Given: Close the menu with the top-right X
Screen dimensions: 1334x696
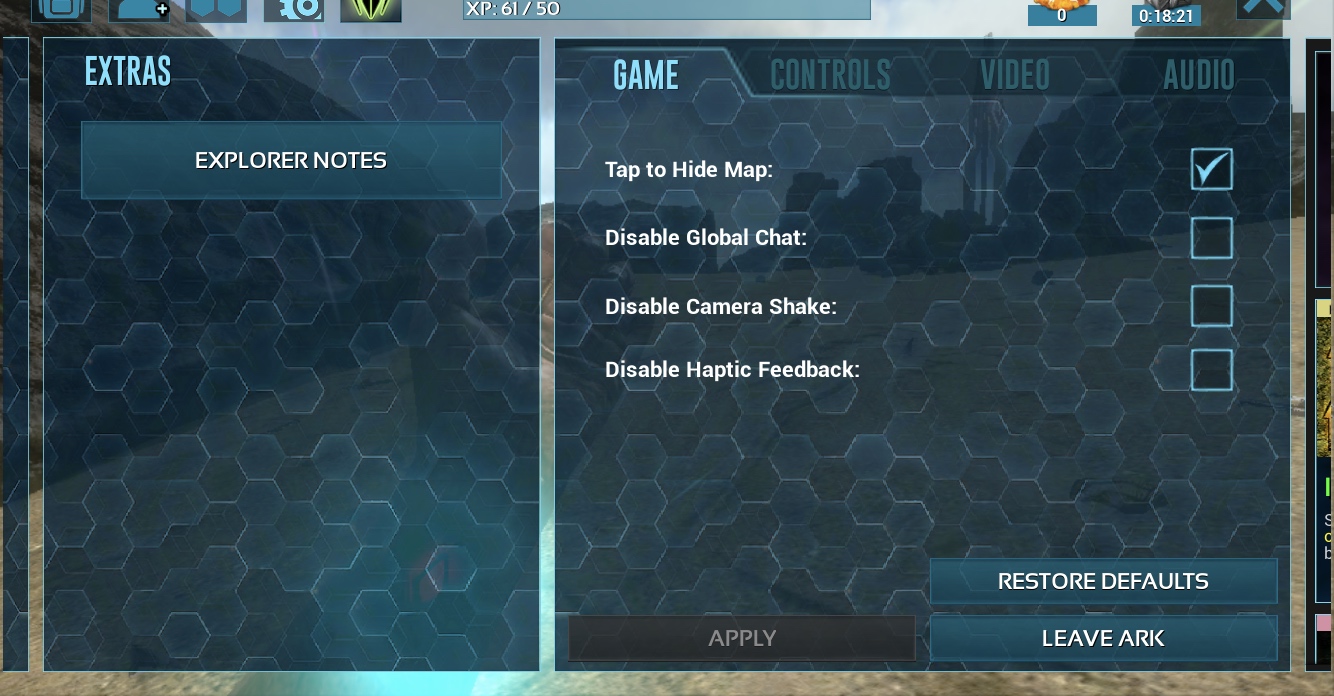Looking at the screenshot, I should pyautogui.click(x=1262, y=8).
